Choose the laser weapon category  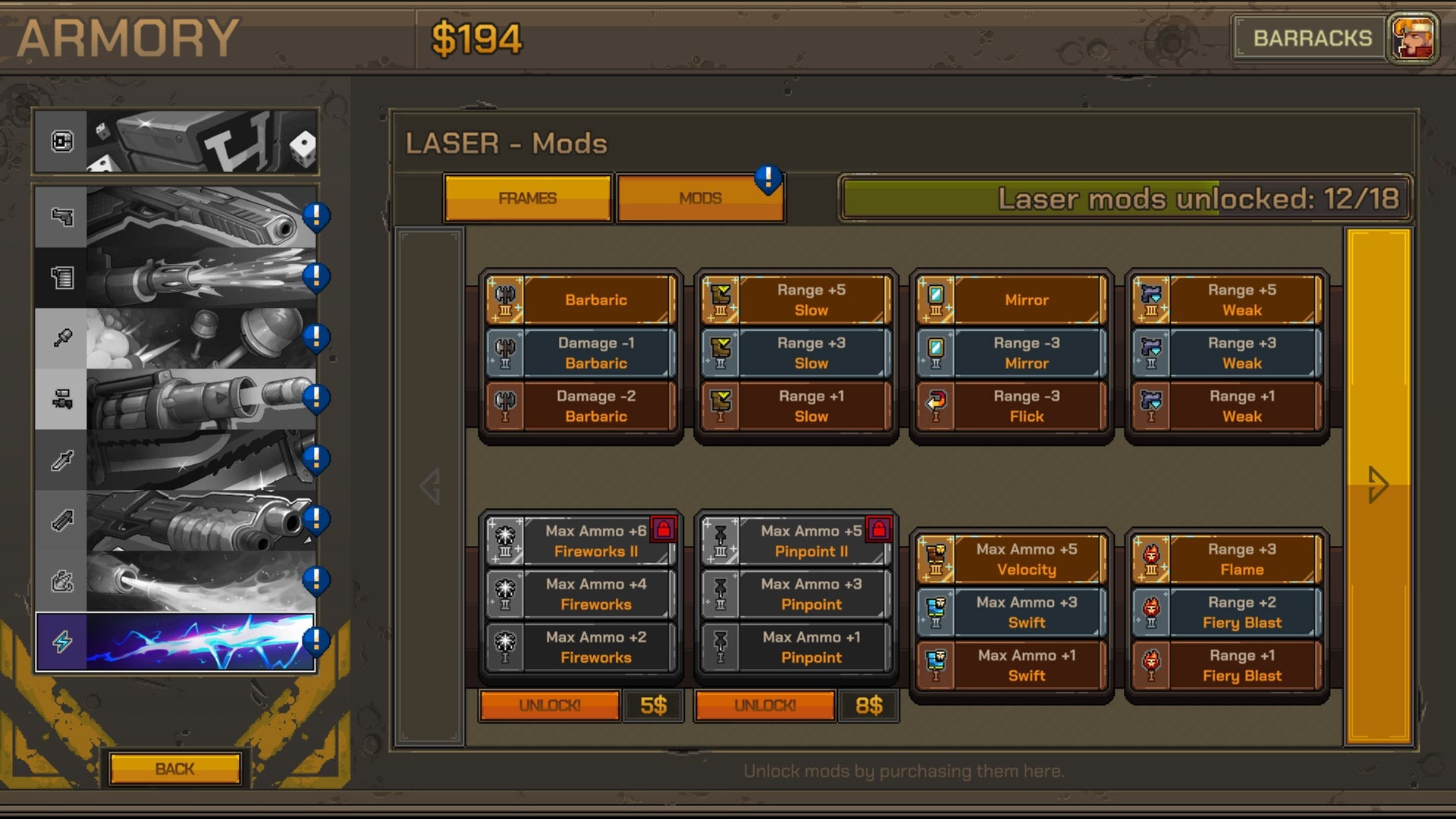pos(175,642)
